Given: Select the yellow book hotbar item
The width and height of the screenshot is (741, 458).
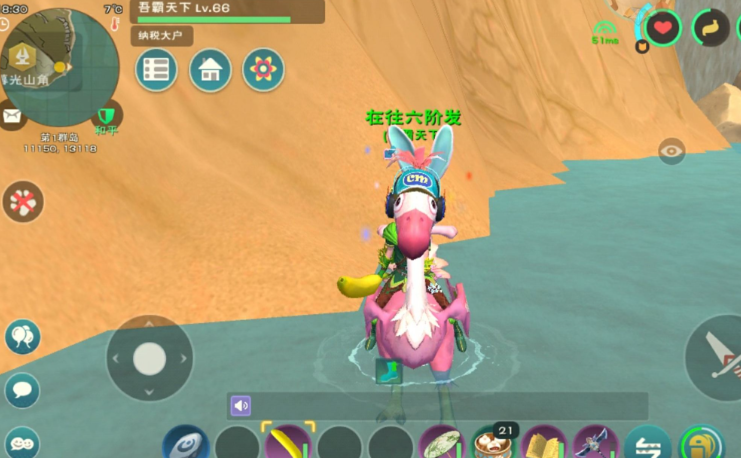Looking at the screenshot, I should tap(544, 443).
